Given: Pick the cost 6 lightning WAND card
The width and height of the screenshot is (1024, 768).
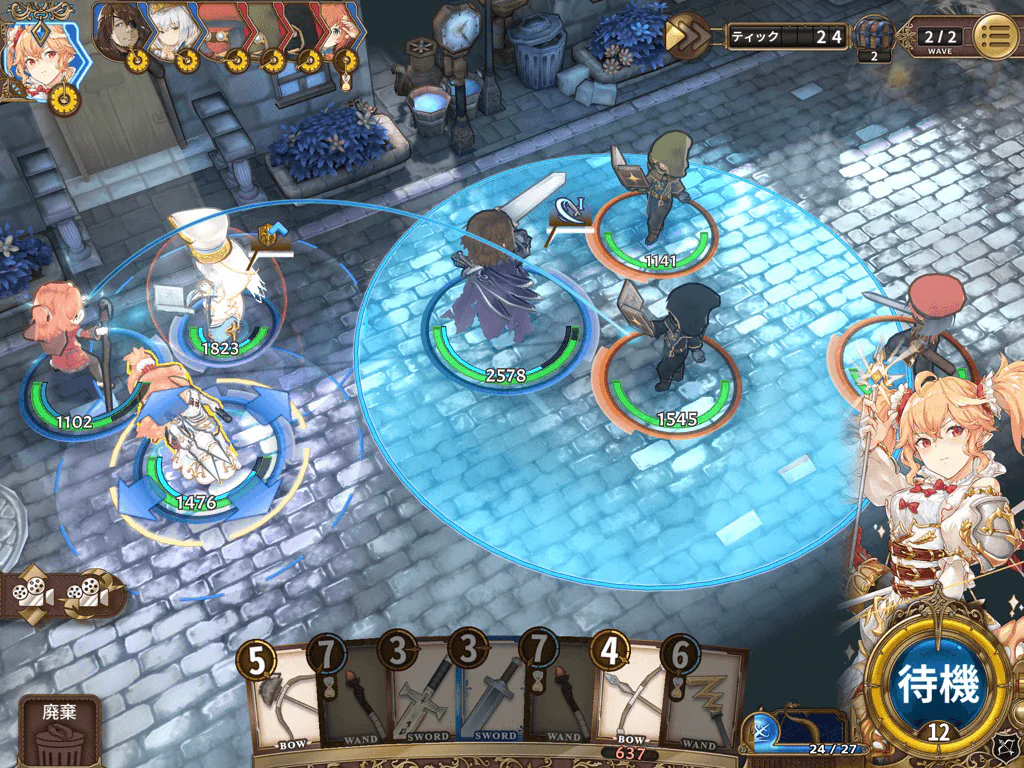Looking at the screenshot, I should tap(704, 698).
